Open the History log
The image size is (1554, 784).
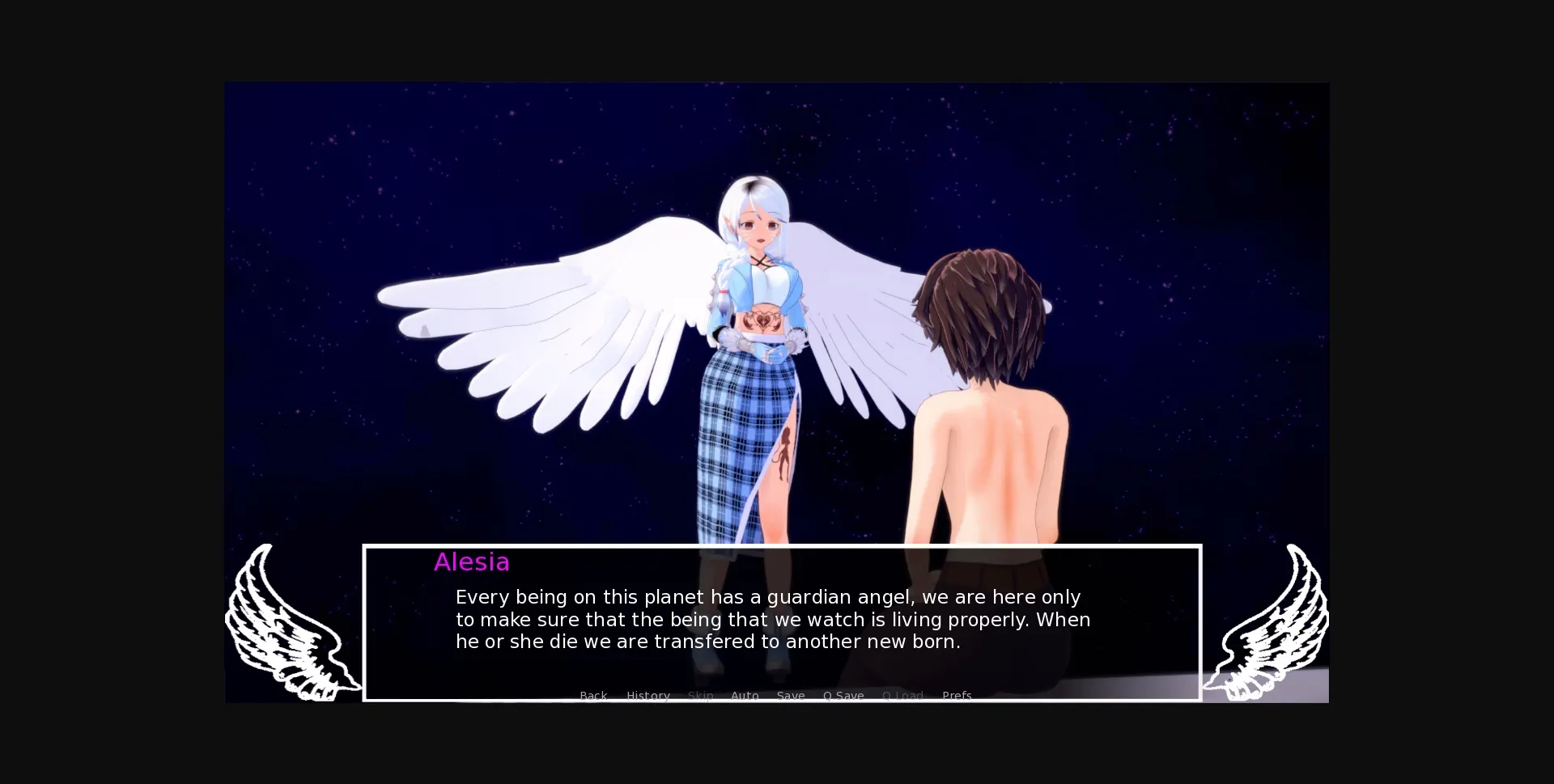pos(647,696)
